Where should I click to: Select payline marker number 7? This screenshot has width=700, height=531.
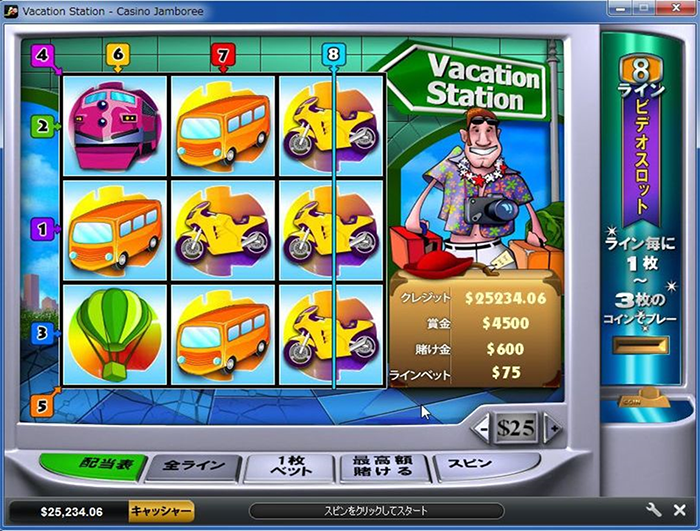tap(223, 54)
